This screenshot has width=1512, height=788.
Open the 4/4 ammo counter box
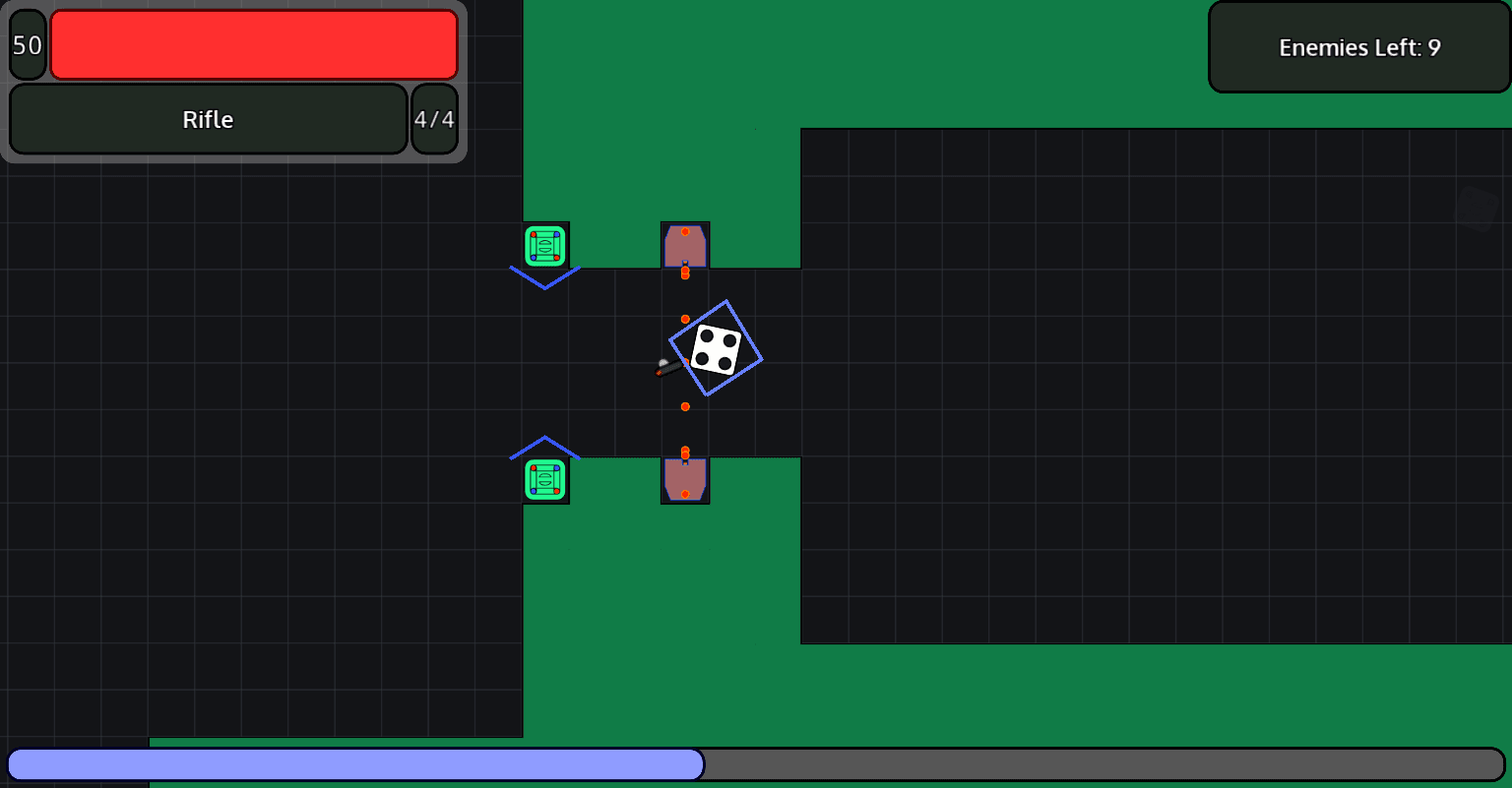434,119
